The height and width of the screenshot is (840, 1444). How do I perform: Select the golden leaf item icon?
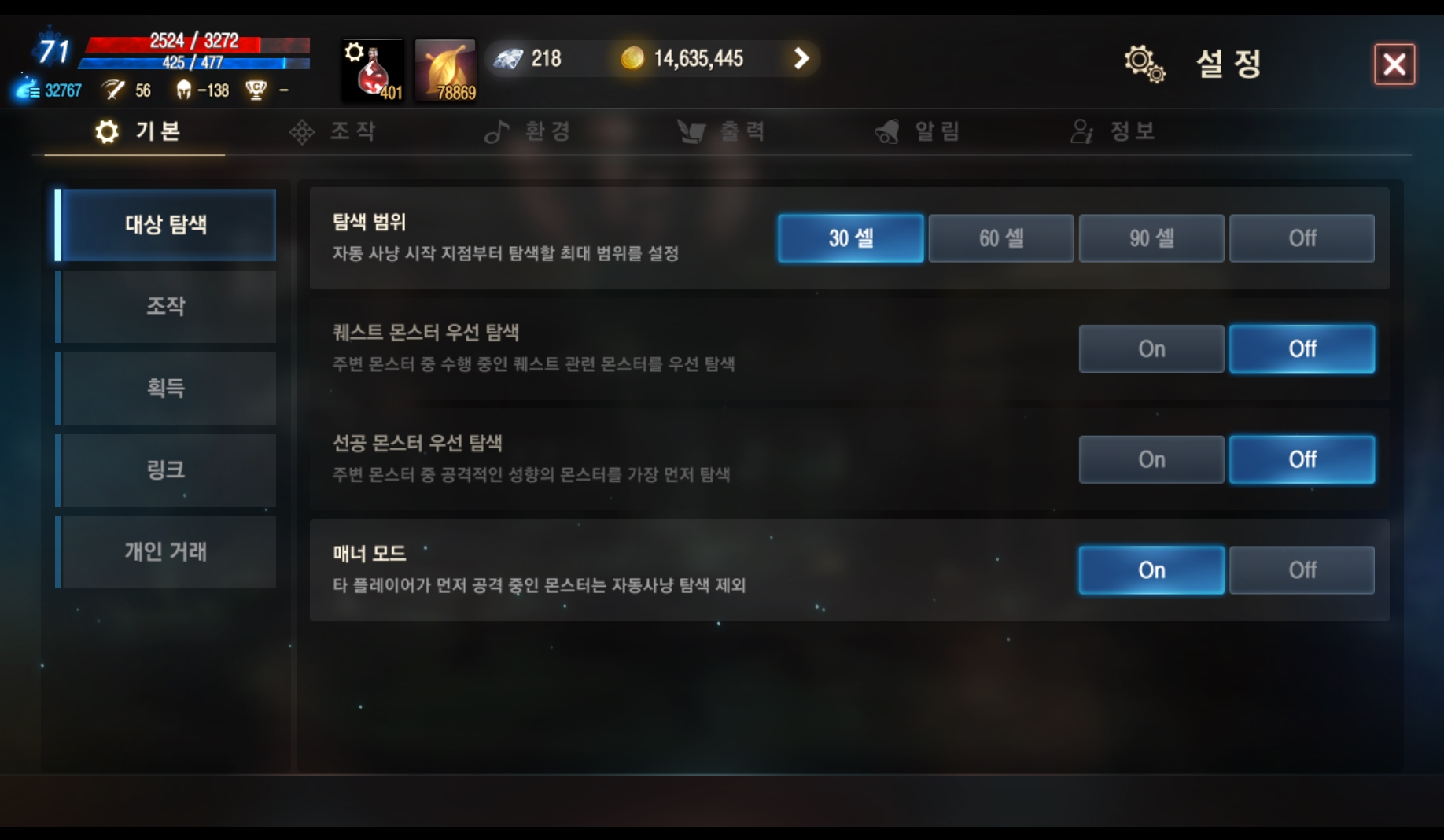(x=444, y=69)
